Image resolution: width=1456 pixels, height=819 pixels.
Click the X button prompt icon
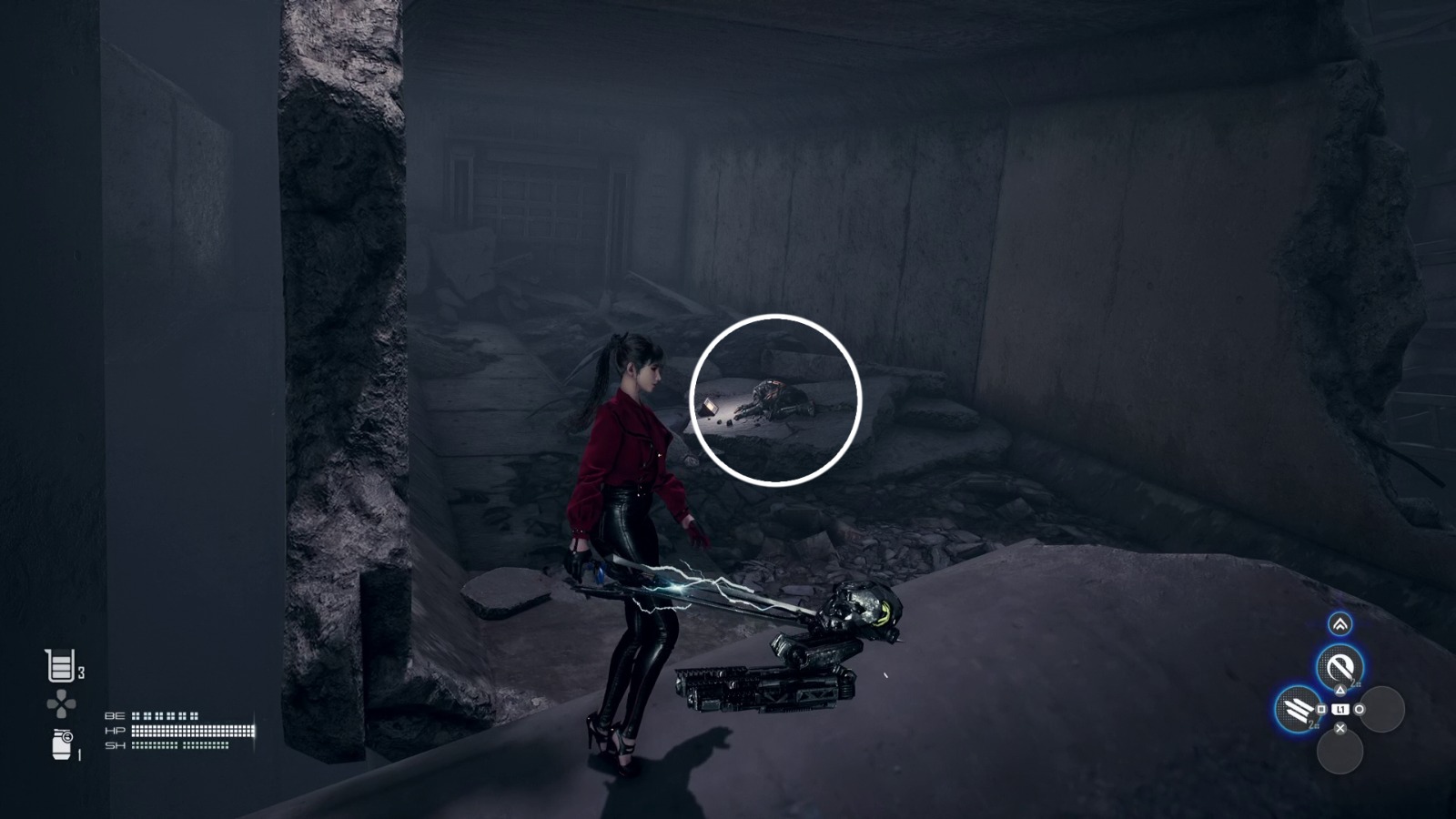[x=1340, y=728]
